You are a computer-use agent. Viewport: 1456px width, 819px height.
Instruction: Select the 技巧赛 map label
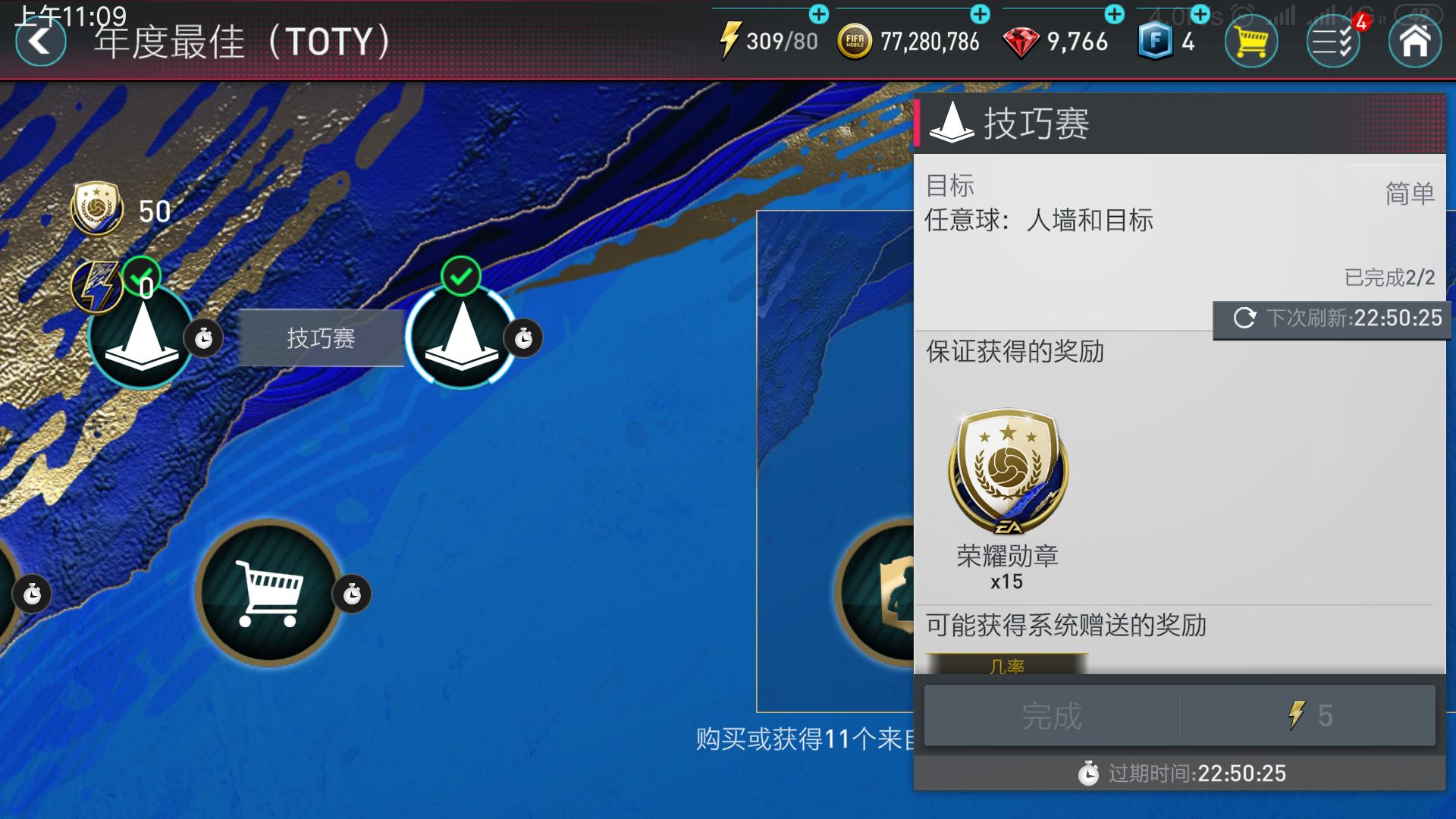(x=322, y=338)
